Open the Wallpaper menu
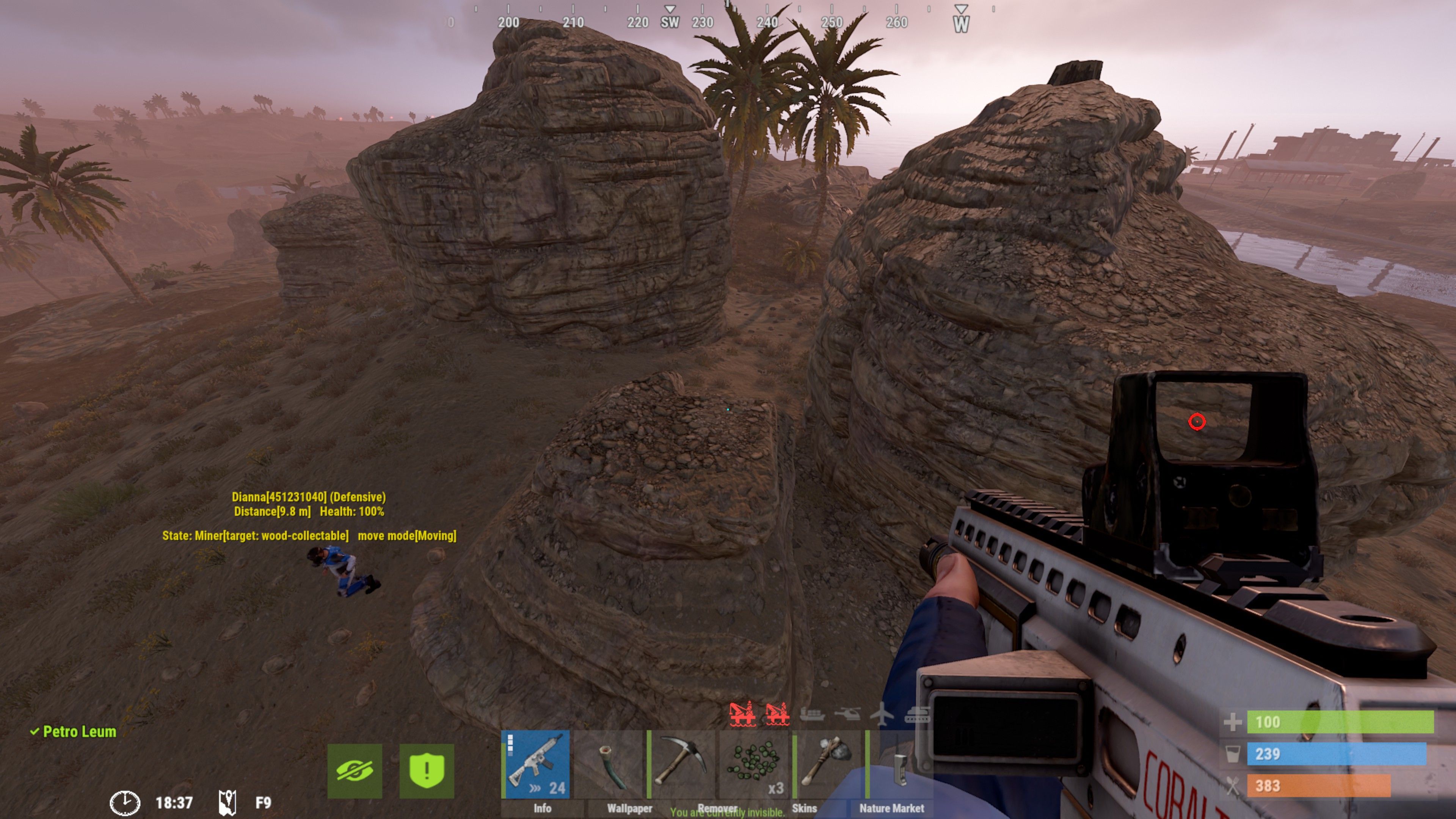The height and width of the screenshot is (819, 1456). (x=629, y=808)
